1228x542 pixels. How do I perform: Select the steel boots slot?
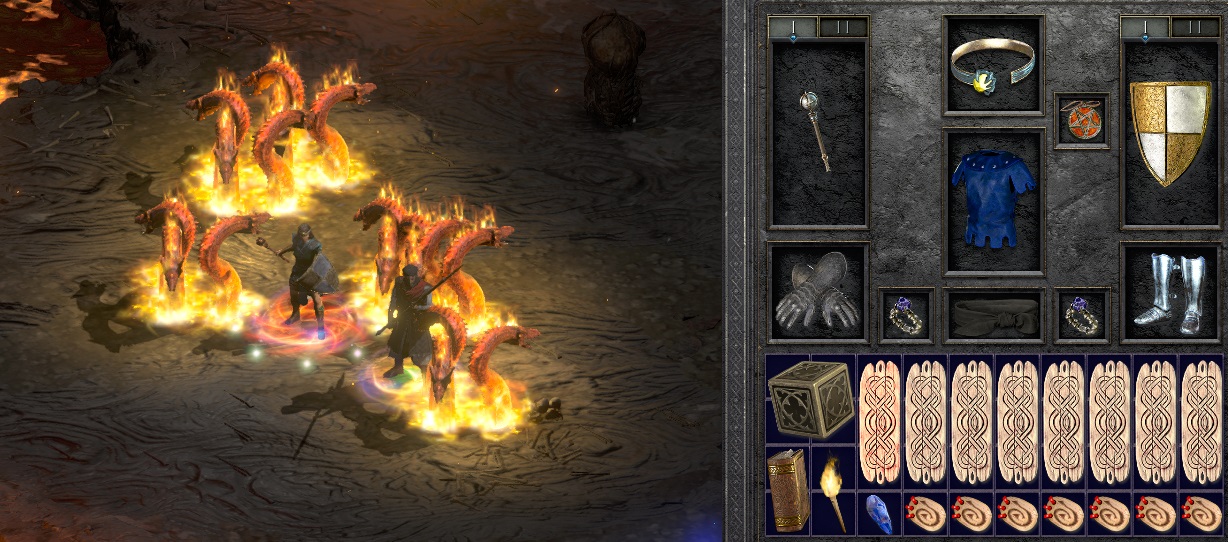(1169, 293)
